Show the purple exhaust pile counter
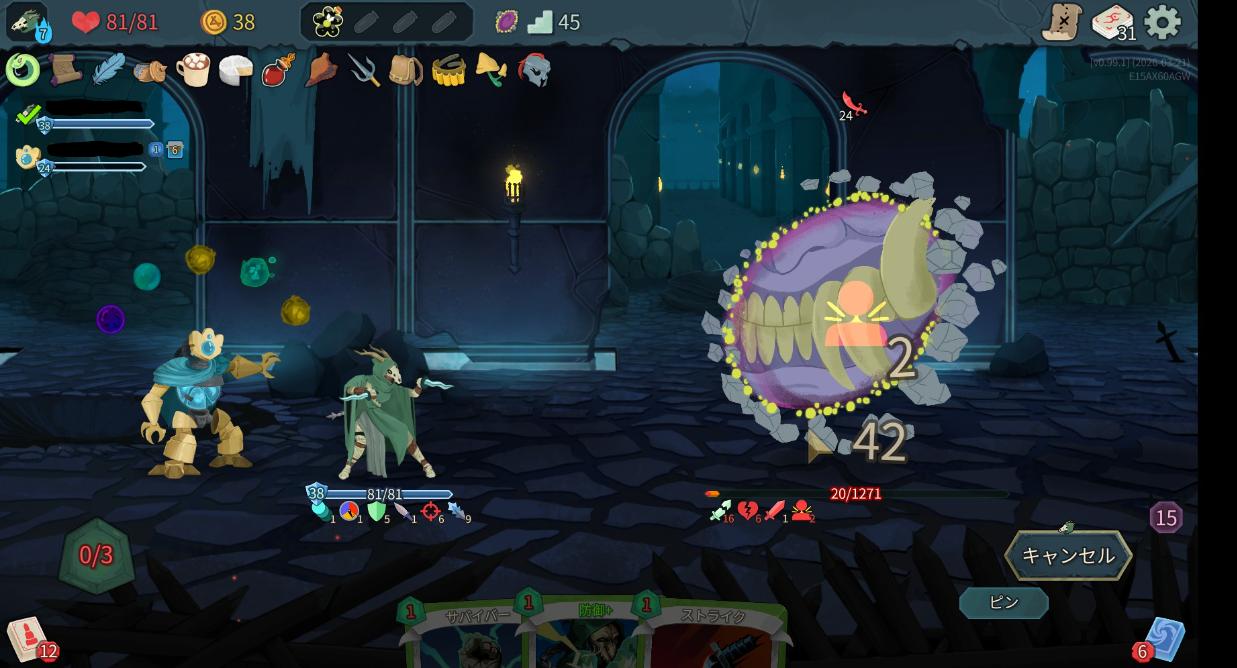The height and width of the screenshot is (668, 1237). click(x=1166, y=517)
